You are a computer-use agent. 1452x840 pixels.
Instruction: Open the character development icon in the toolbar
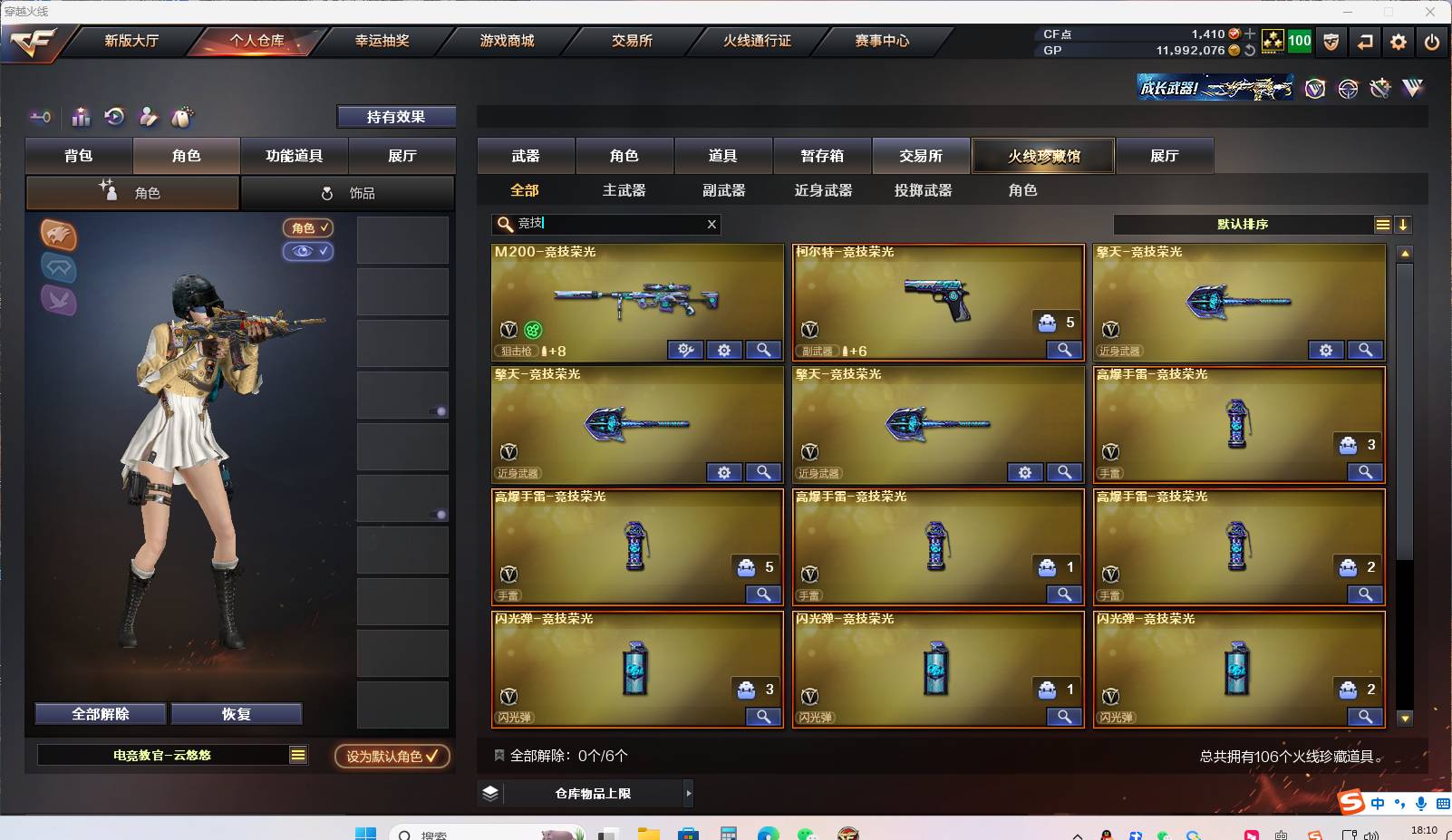pyautogui.click(x=149, y=116)
